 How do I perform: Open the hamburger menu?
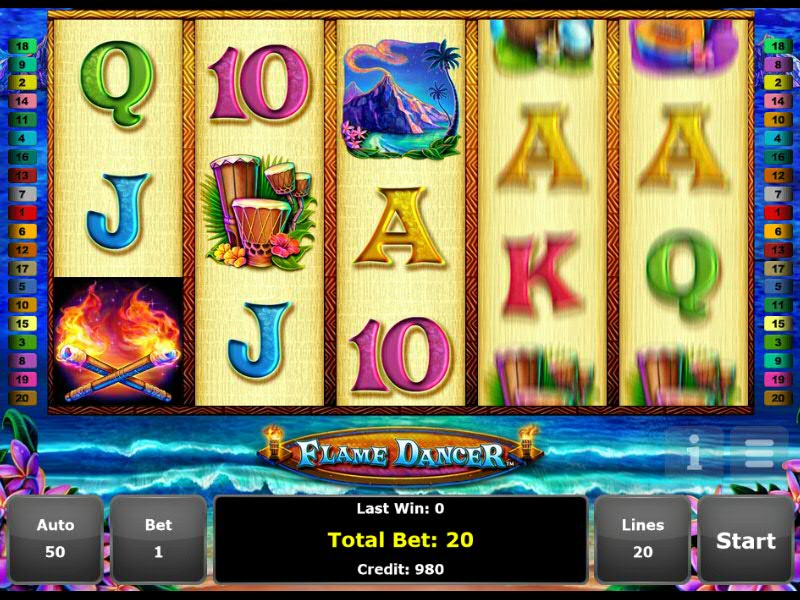click(x=758, y=453)
